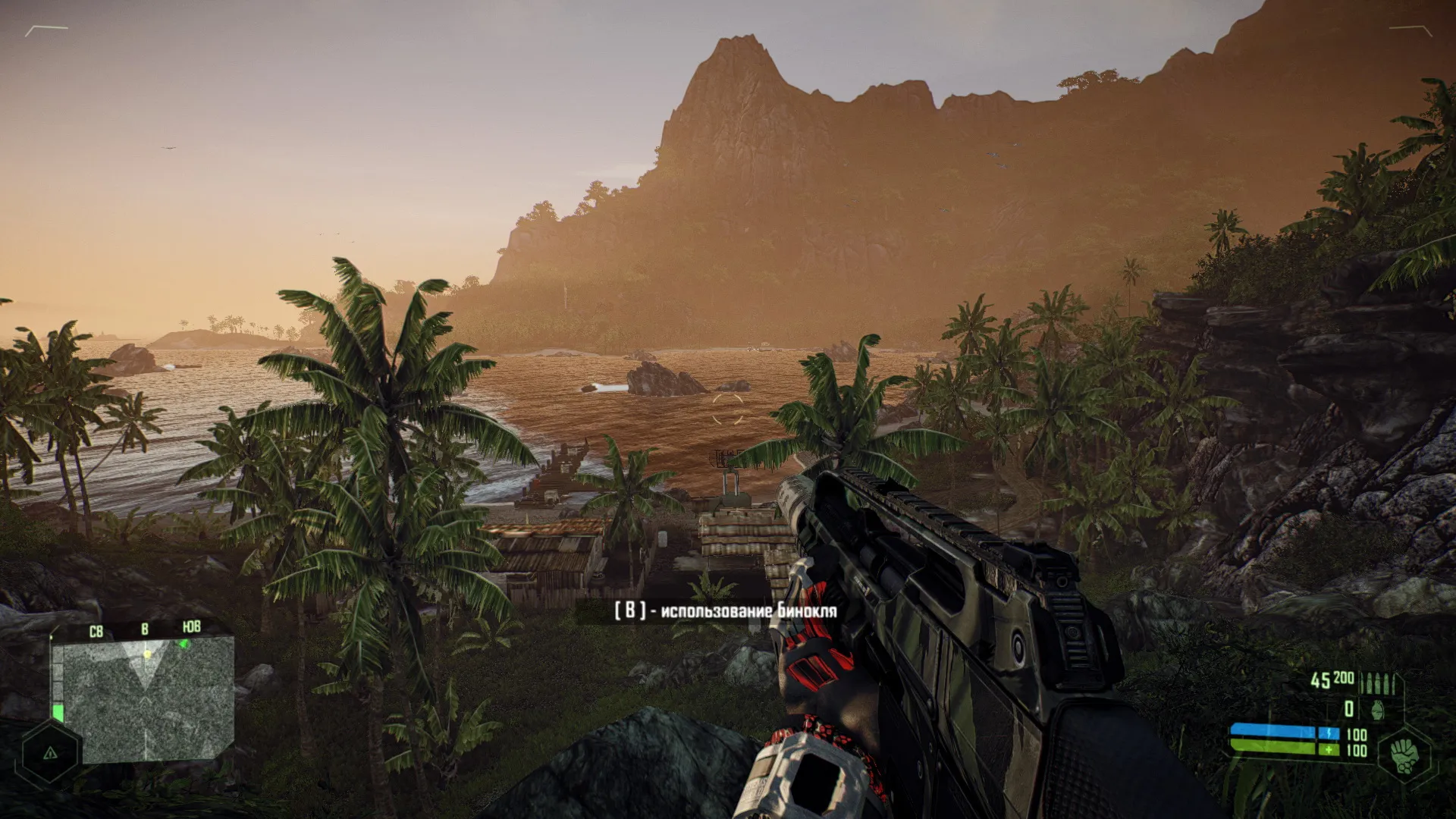Click the green objective arrow on minimap
Screen dimensions: 1456x819
183,644
